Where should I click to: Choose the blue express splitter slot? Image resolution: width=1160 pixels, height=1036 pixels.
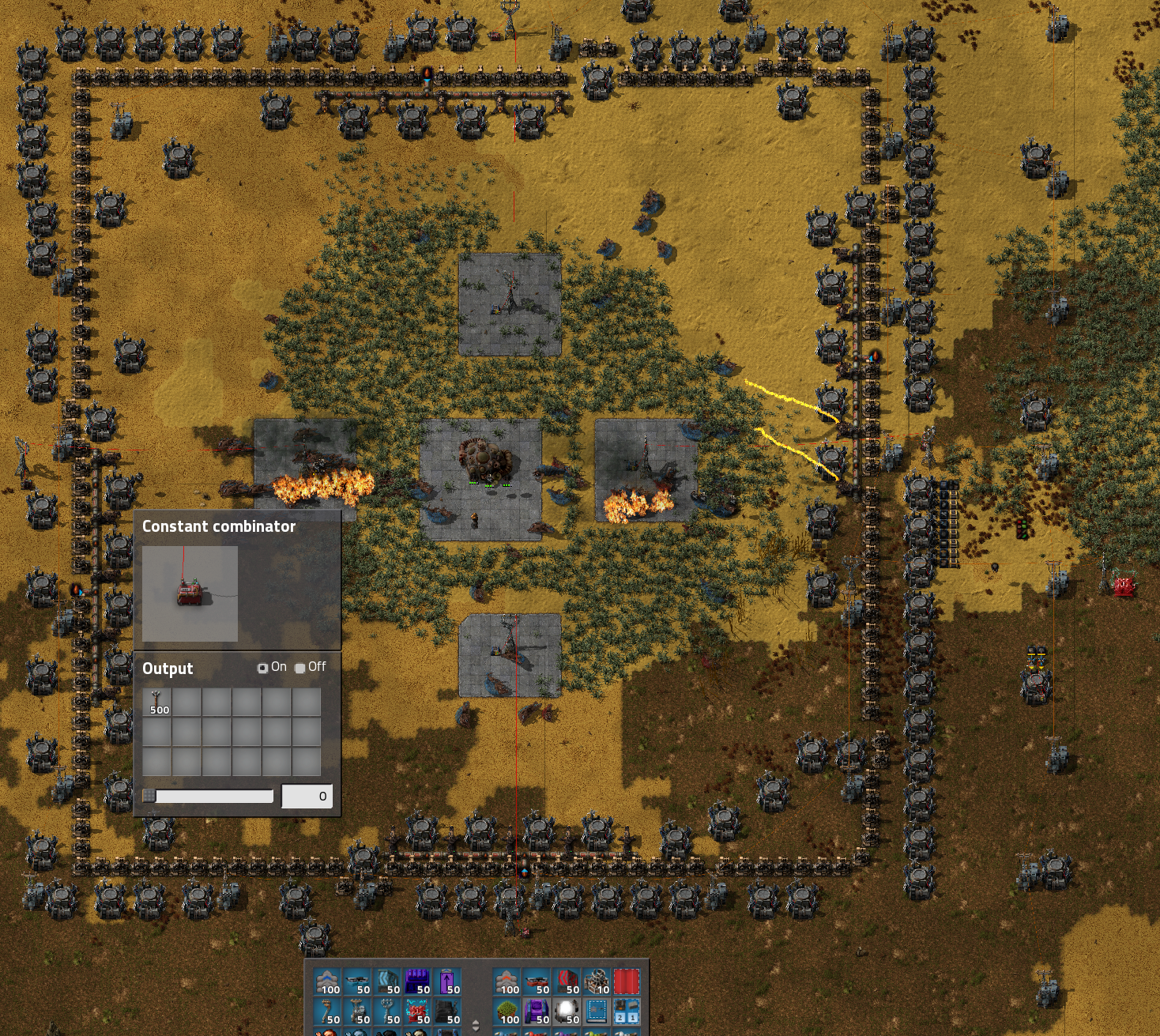387,981
